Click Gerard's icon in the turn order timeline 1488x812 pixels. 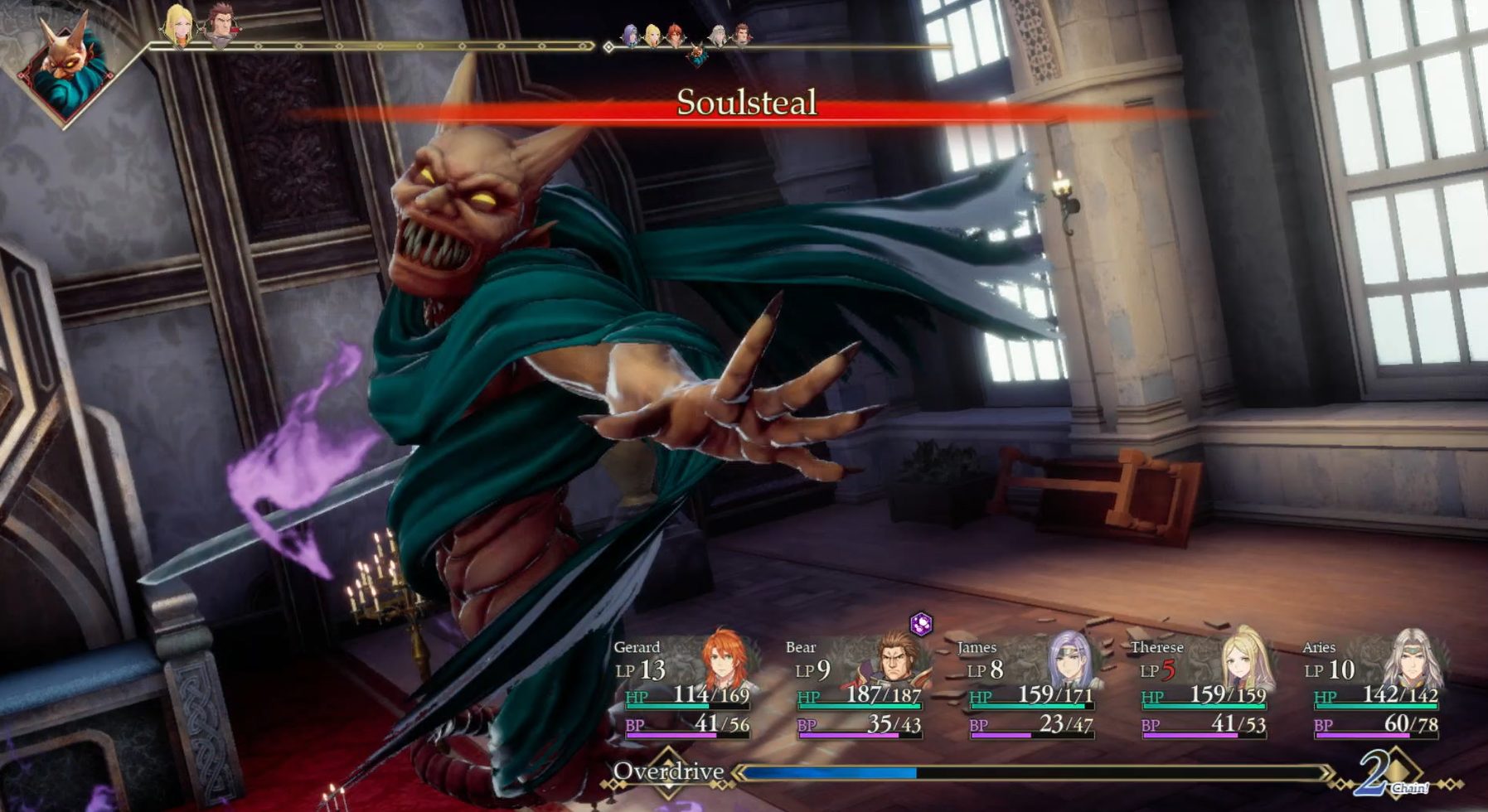tap(676, 35)
